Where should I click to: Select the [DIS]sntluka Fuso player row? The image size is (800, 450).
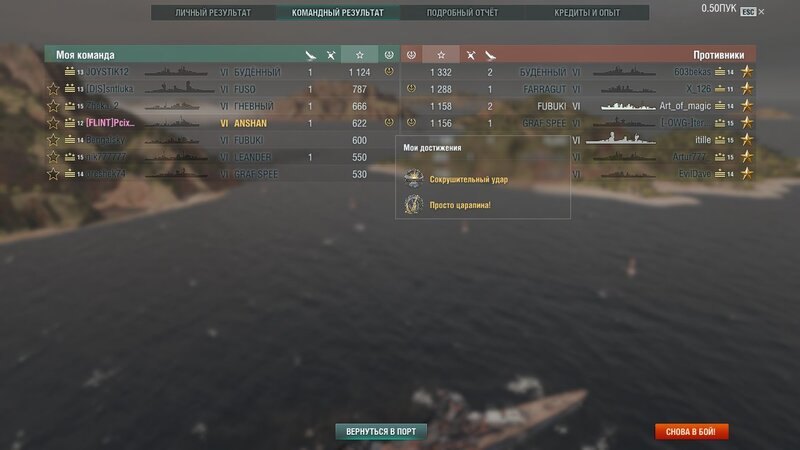pos(110,89)
